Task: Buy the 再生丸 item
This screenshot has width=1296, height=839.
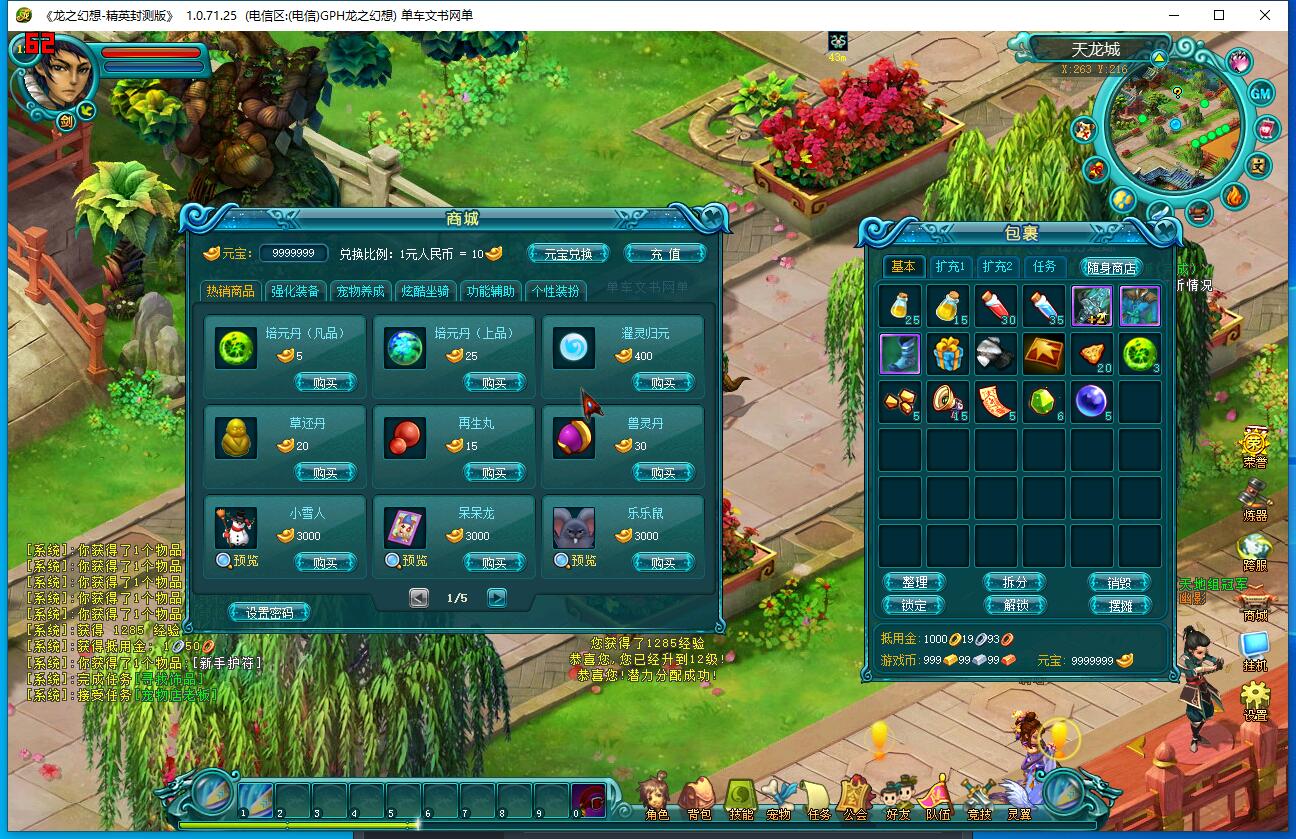Action: [494, 473]
